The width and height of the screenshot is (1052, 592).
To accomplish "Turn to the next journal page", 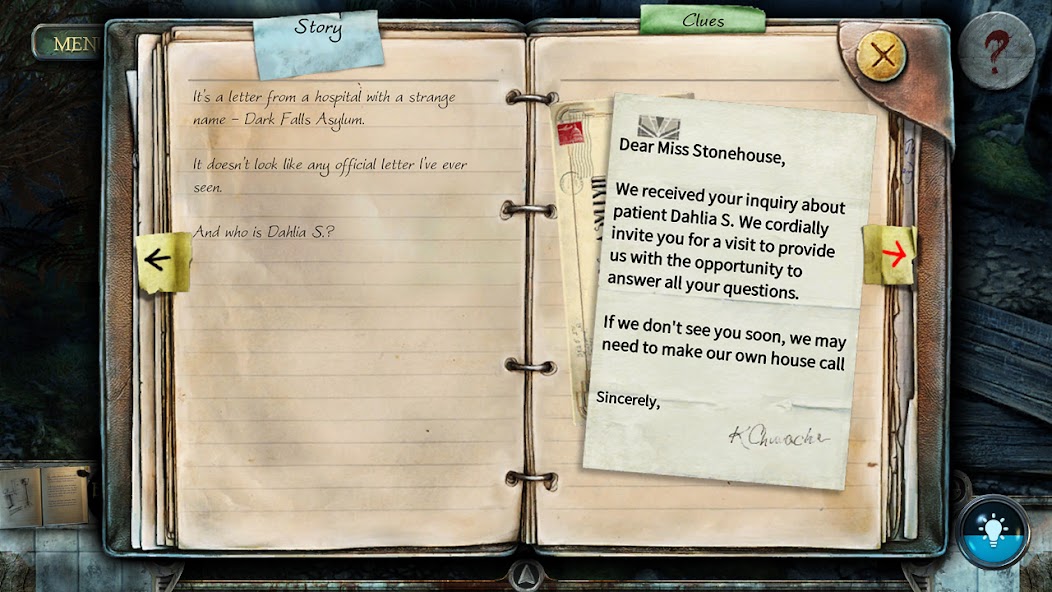I will pos(890,254).
